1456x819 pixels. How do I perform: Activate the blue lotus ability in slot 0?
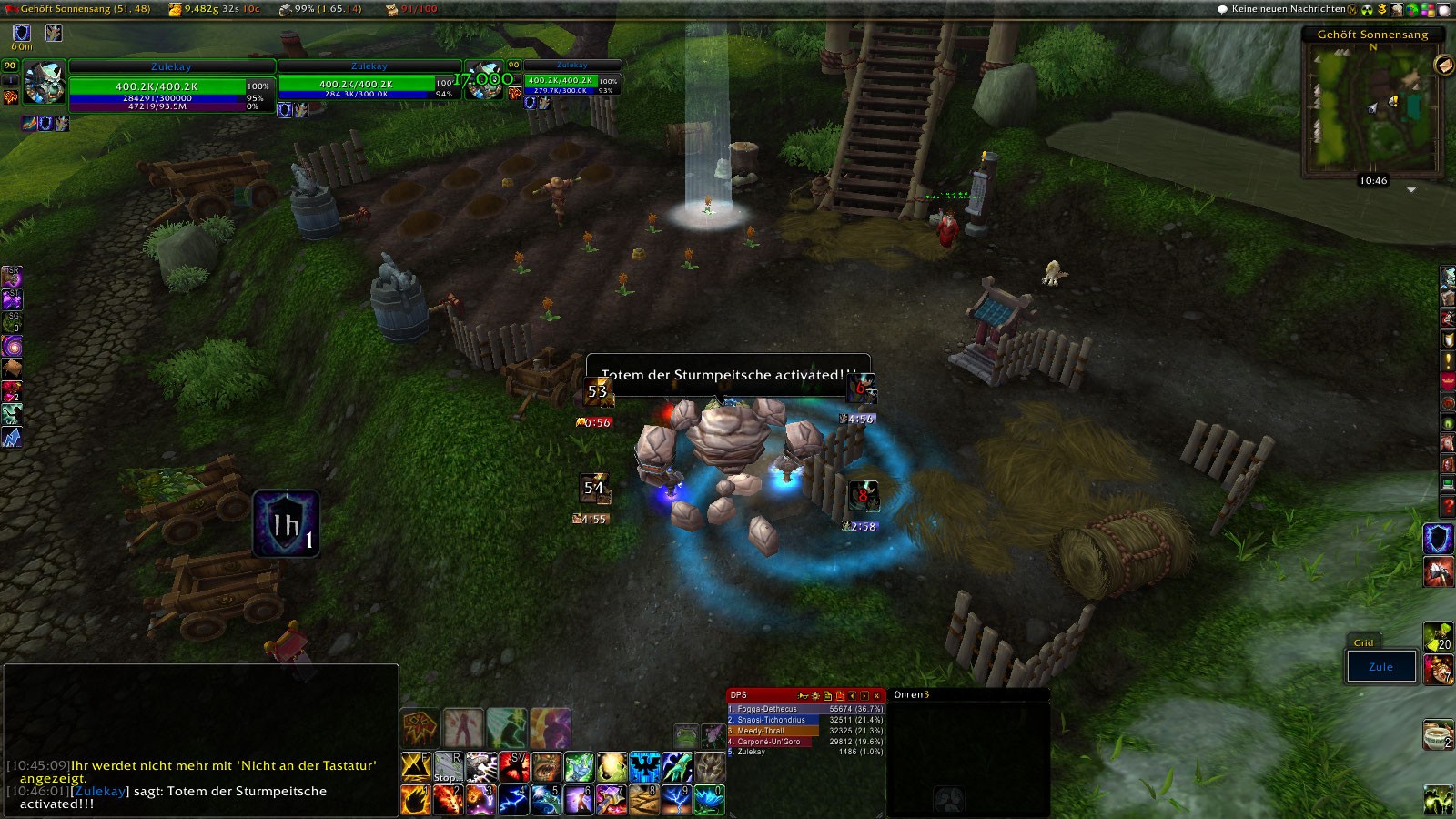point(709,800)
